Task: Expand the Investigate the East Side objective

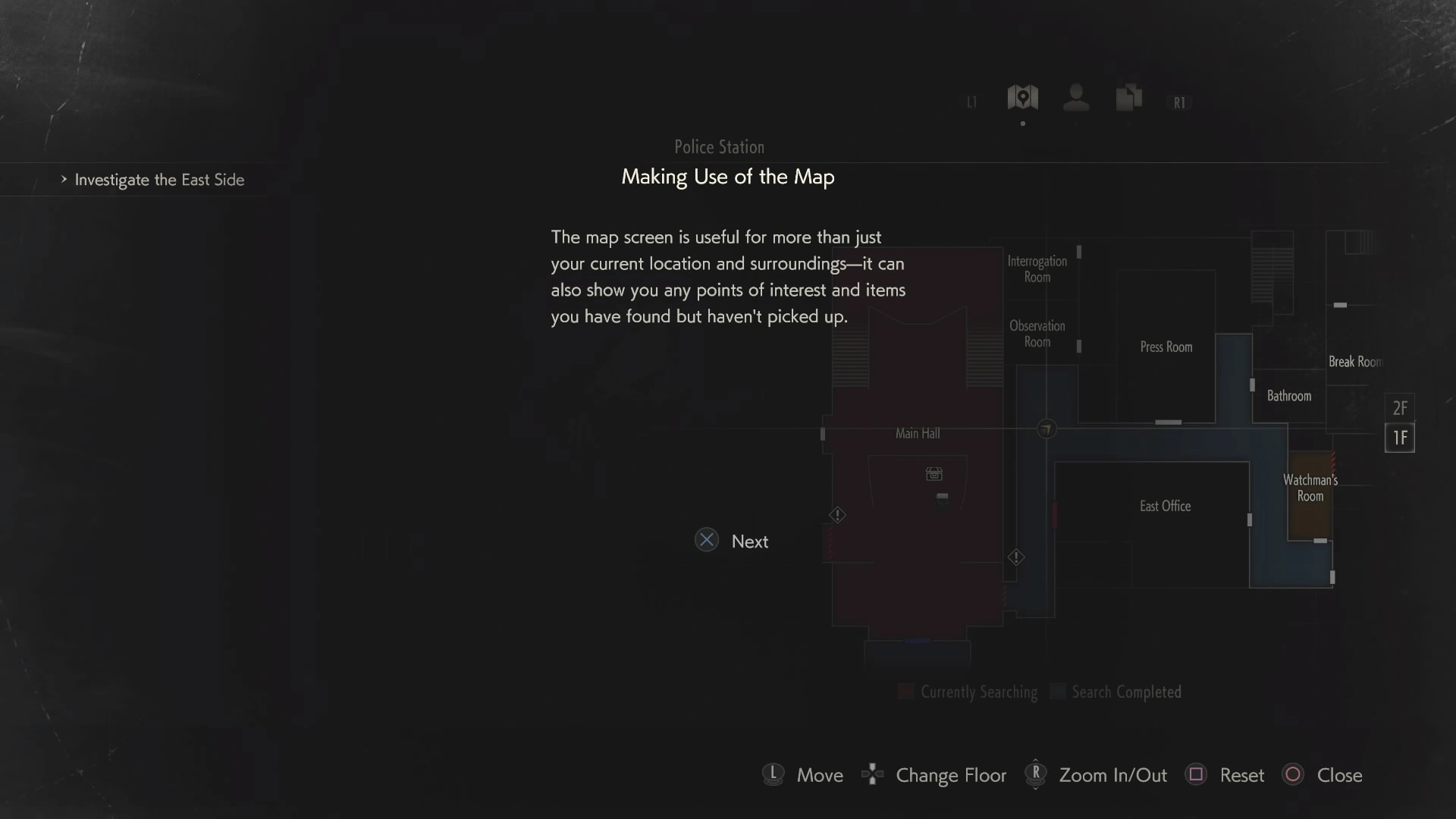Action: point(158,180)
